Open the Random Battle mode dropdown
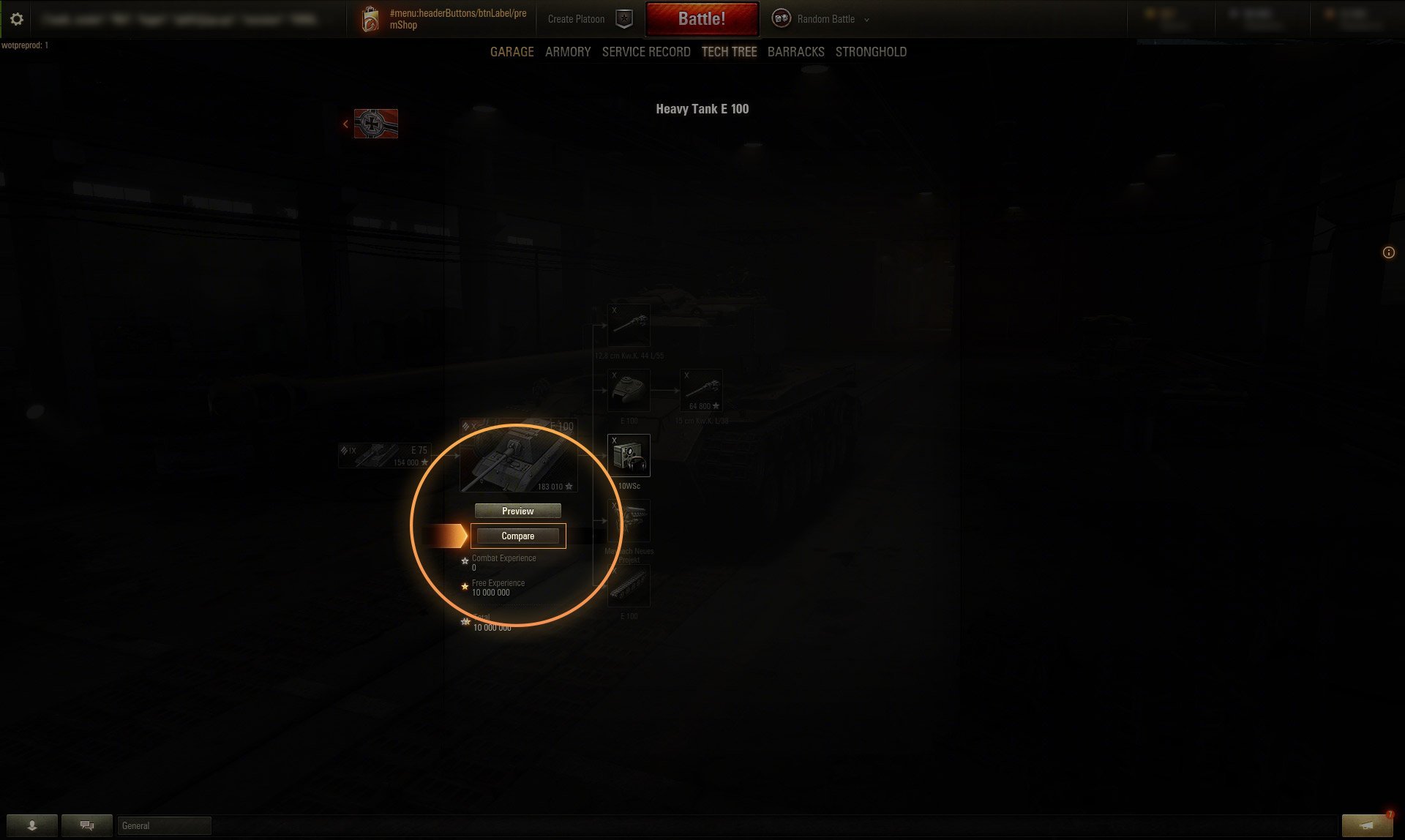Image resolution: width=1405 pixels, height=840 pixels. pyautogui.click(x=825, y=19)
